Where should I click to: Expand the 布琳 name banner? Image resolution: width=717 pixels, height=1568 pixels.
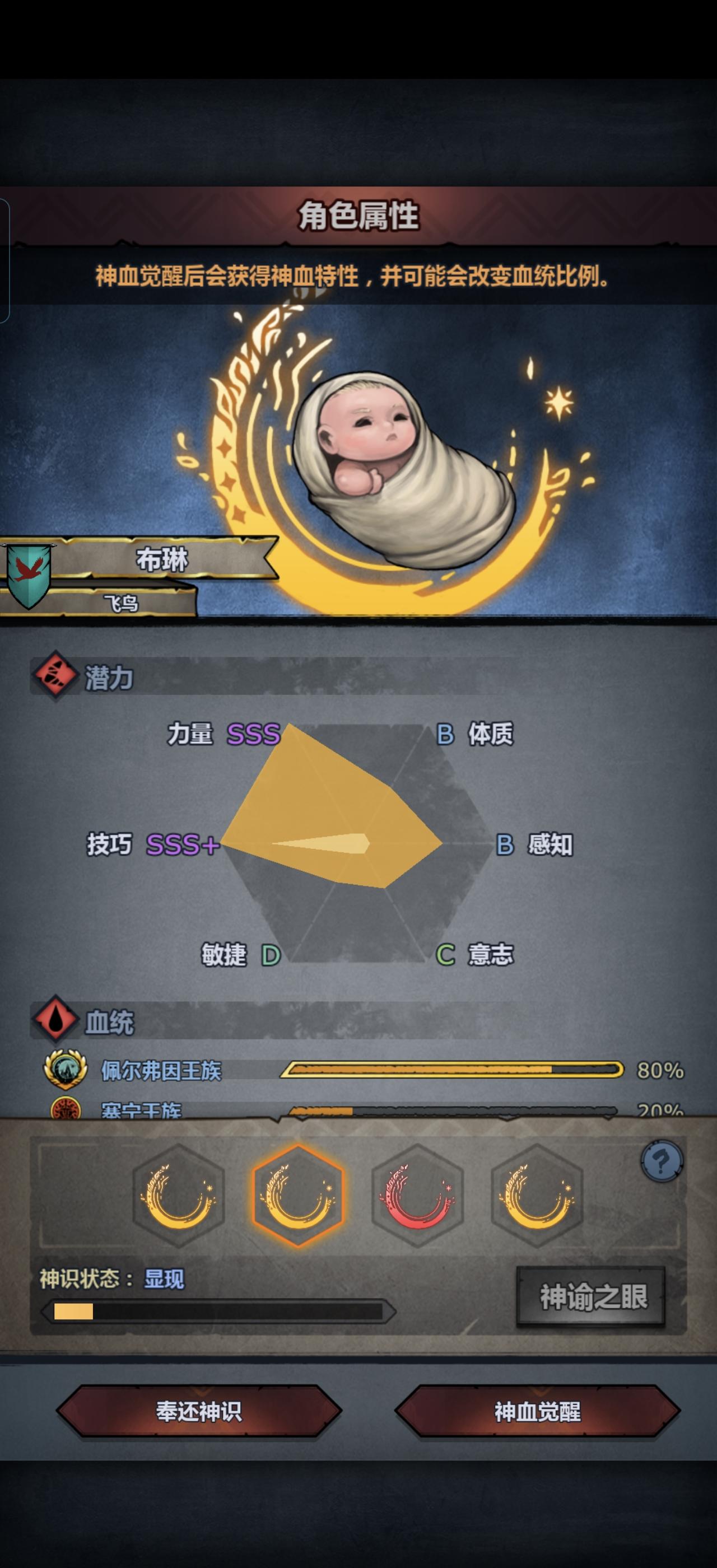point(161,562)
